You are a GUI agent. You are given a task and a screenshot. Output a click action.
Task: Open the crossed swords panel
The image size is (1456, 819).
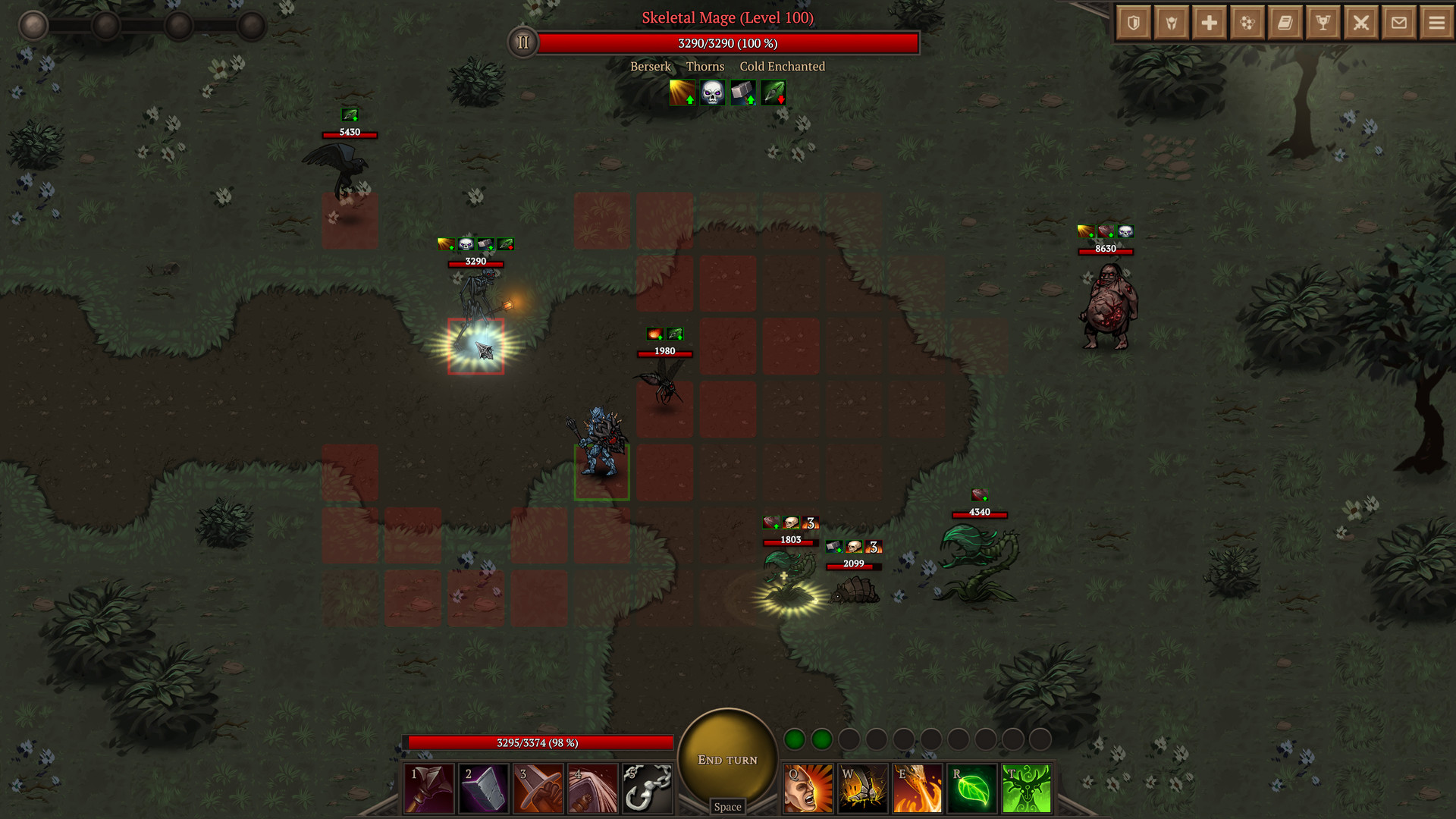pyautogui.click(x=1361, y=23)
